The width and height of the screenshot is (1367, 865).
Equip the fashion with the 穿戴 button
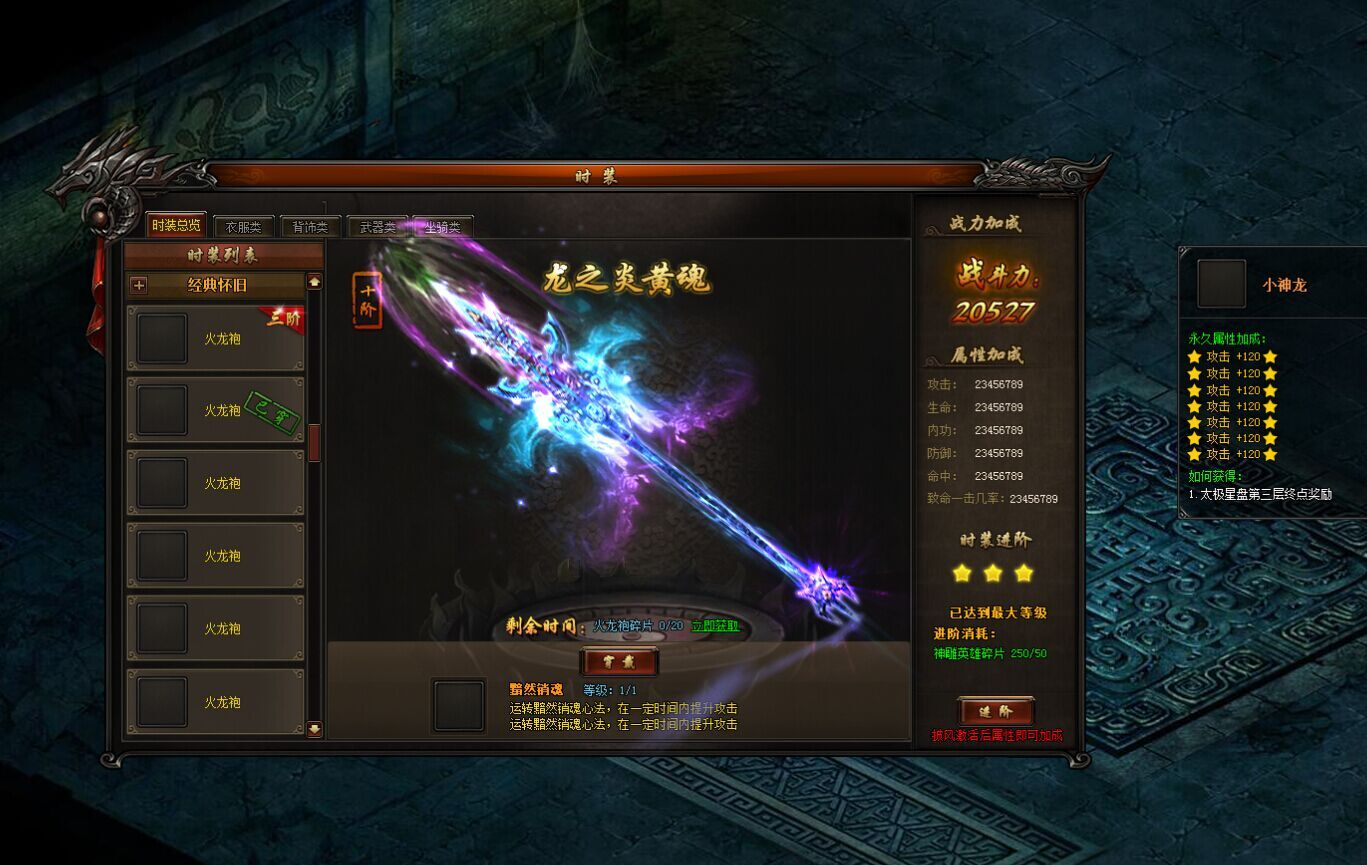point(619,662)
